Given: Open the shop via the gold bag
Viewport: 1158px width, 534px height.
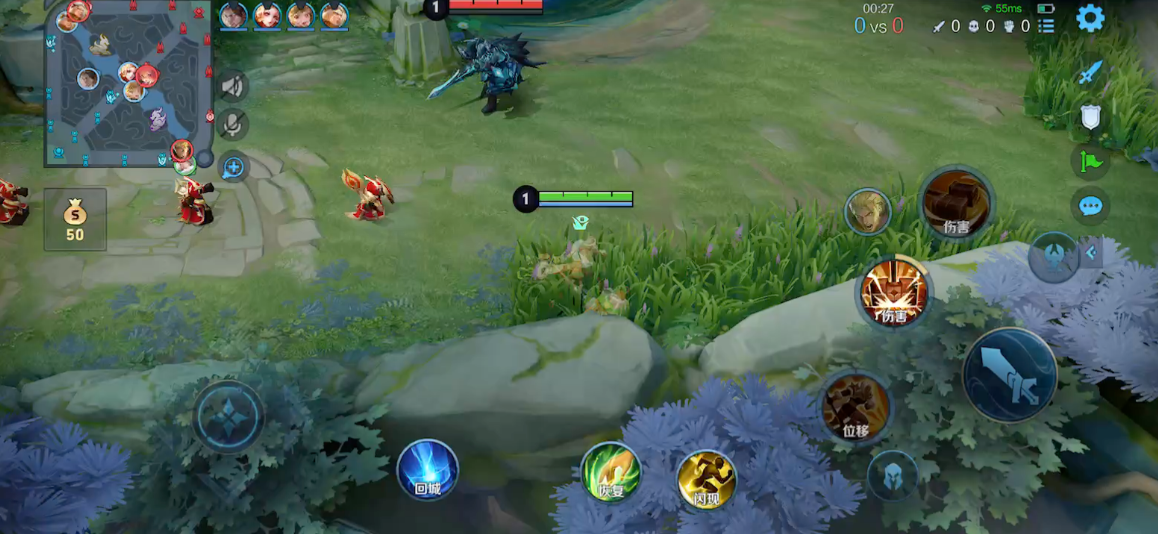Looking at the screenshot, I should pos(75,219).
